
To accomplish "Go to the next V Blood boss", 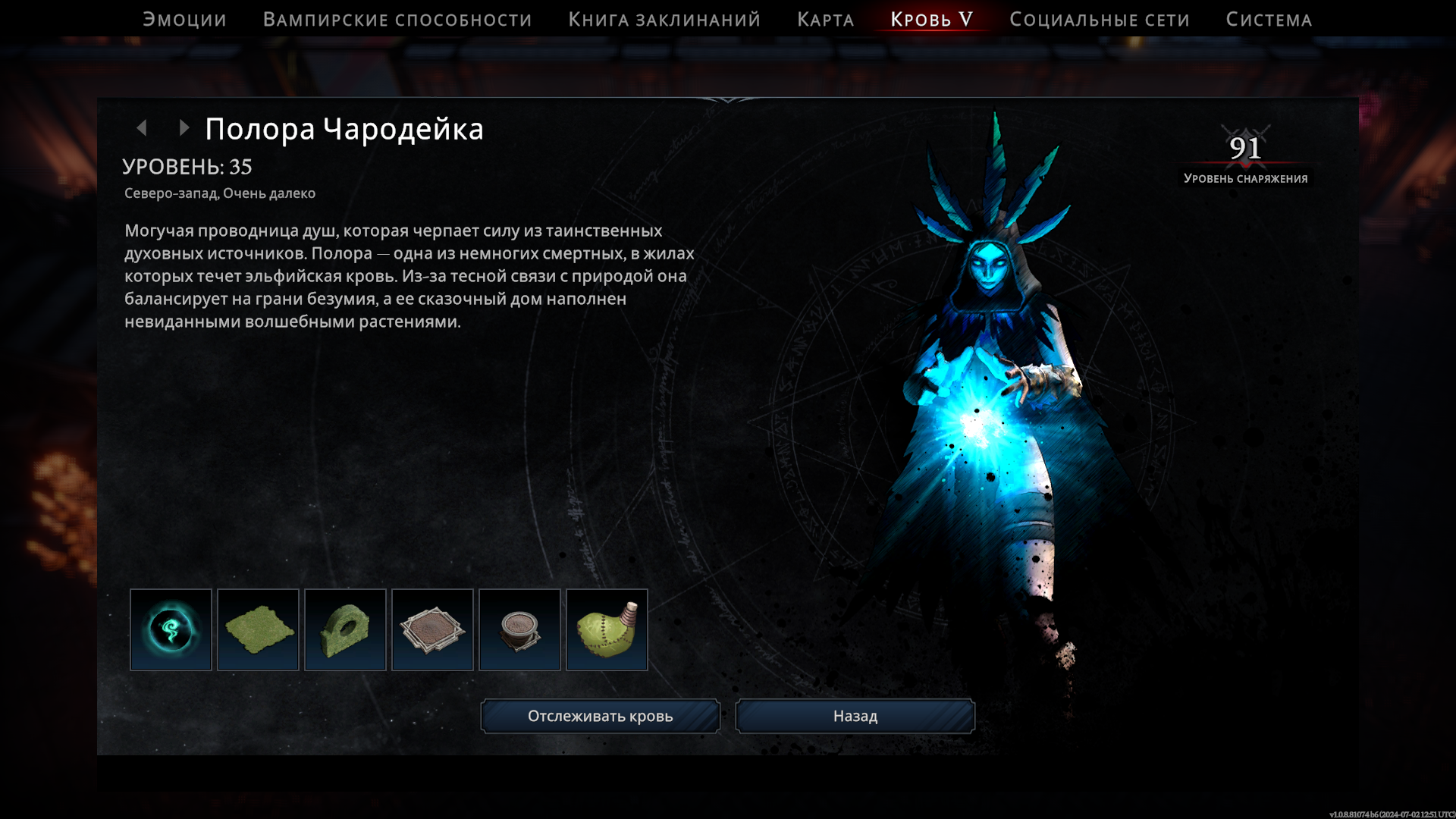I will [x=184, y=128].
